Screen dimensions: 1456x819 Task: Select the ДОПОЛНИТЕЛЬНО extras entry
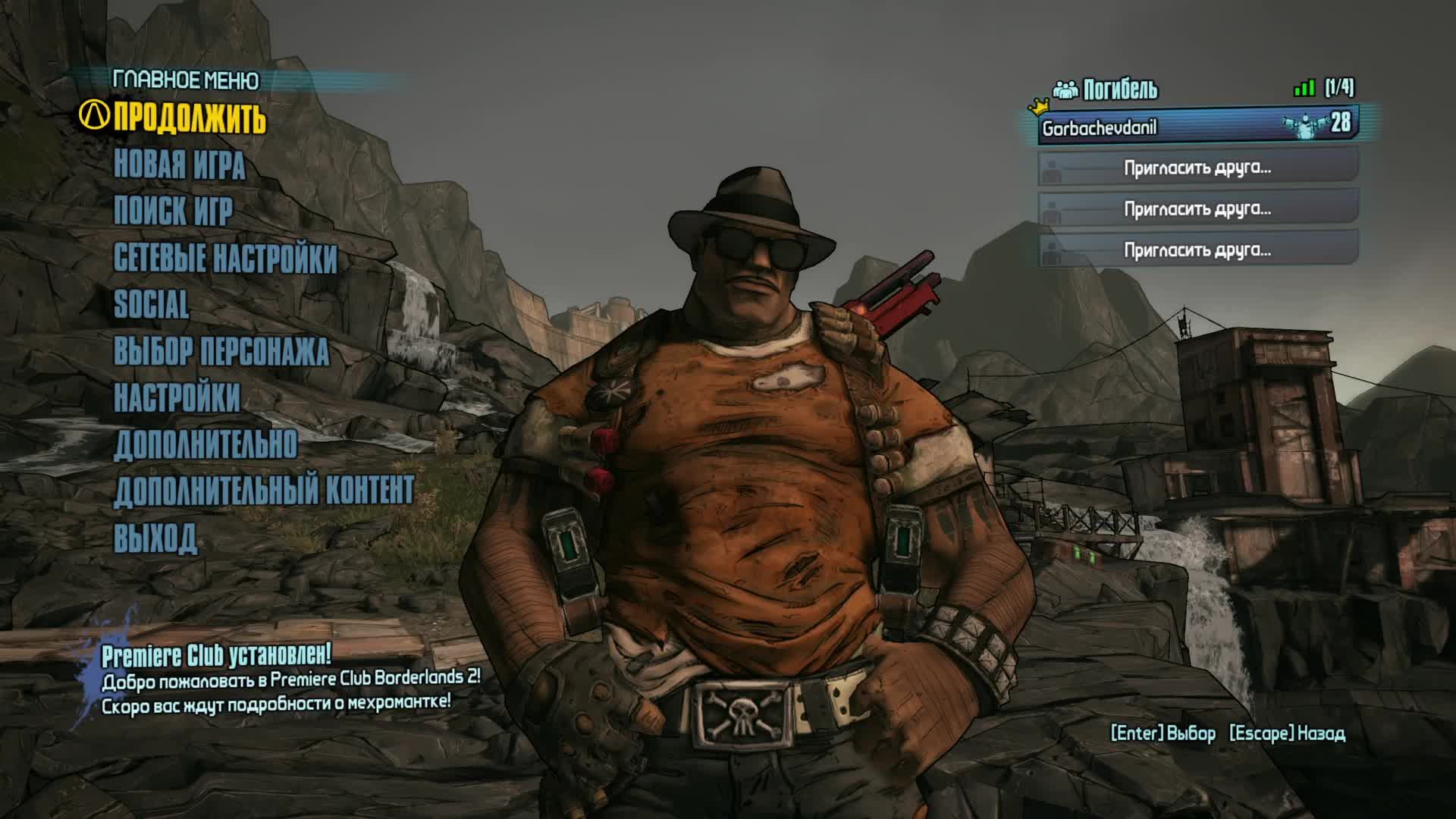206,445
